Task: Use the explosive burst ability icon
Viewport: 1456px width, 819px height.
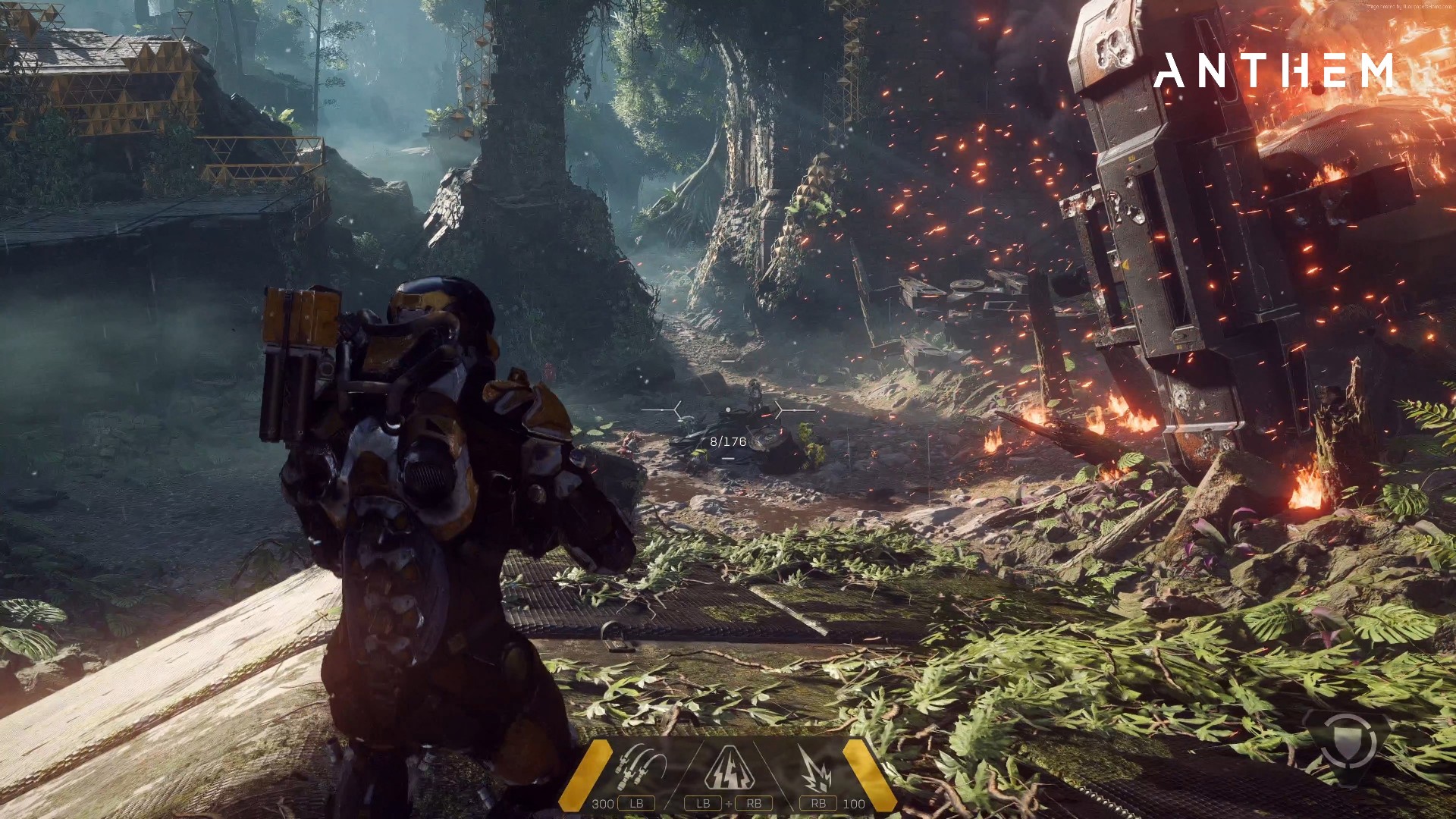Action: [x=816, y=769]
